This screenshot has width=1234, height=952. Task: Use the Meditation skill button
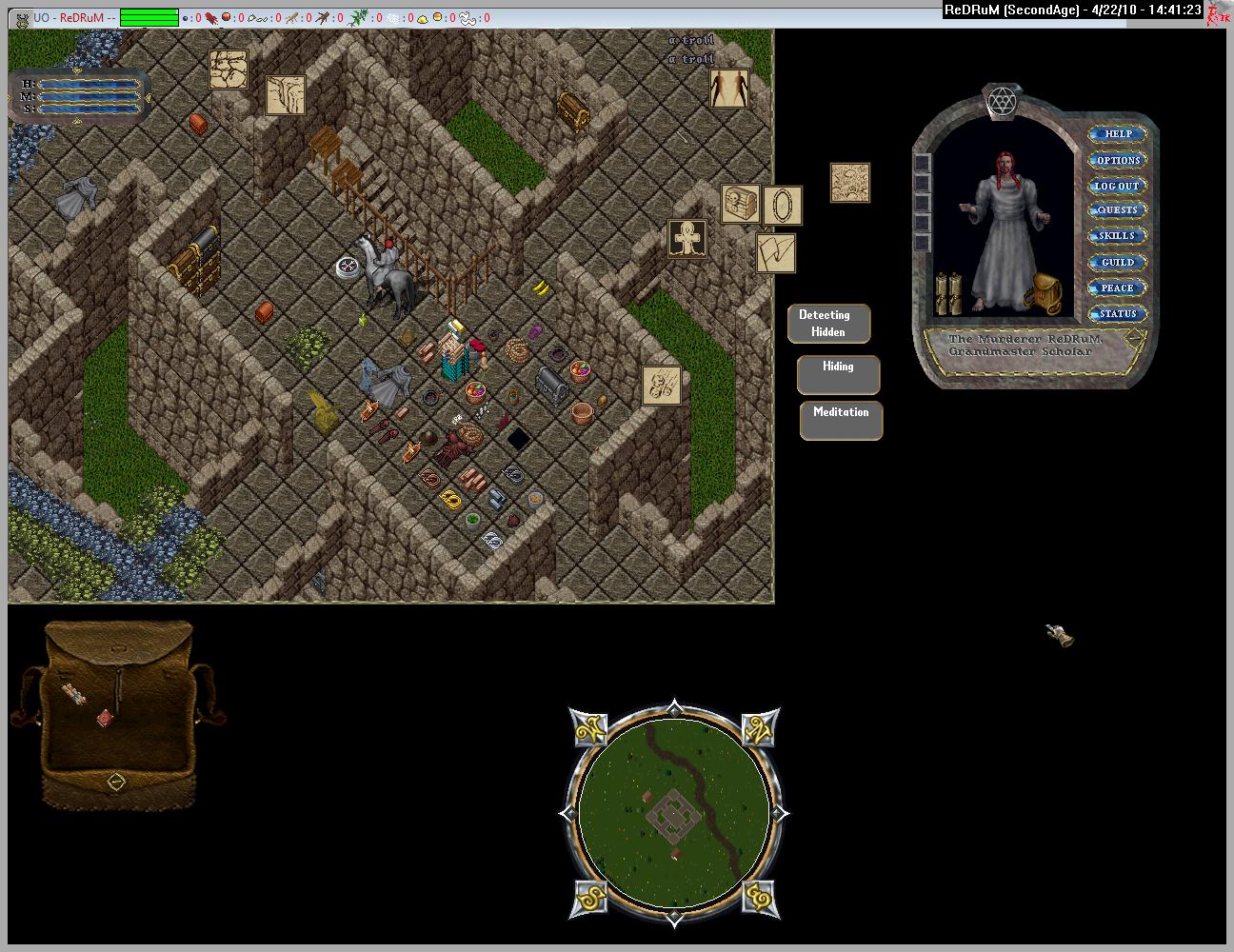[841, 420]
